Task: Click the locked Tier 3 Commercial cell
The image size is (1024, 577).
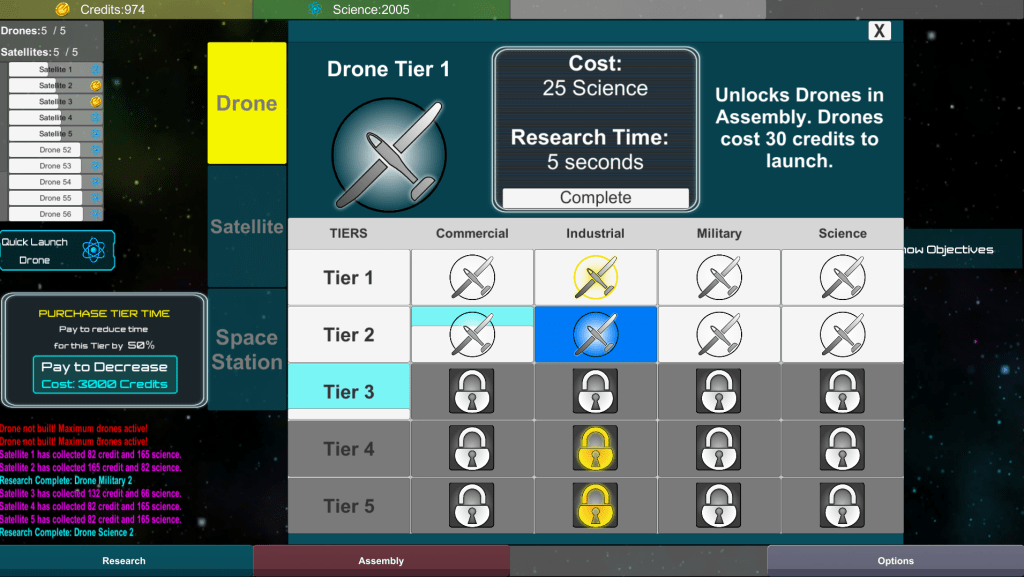Action: (x=472, y=391)
